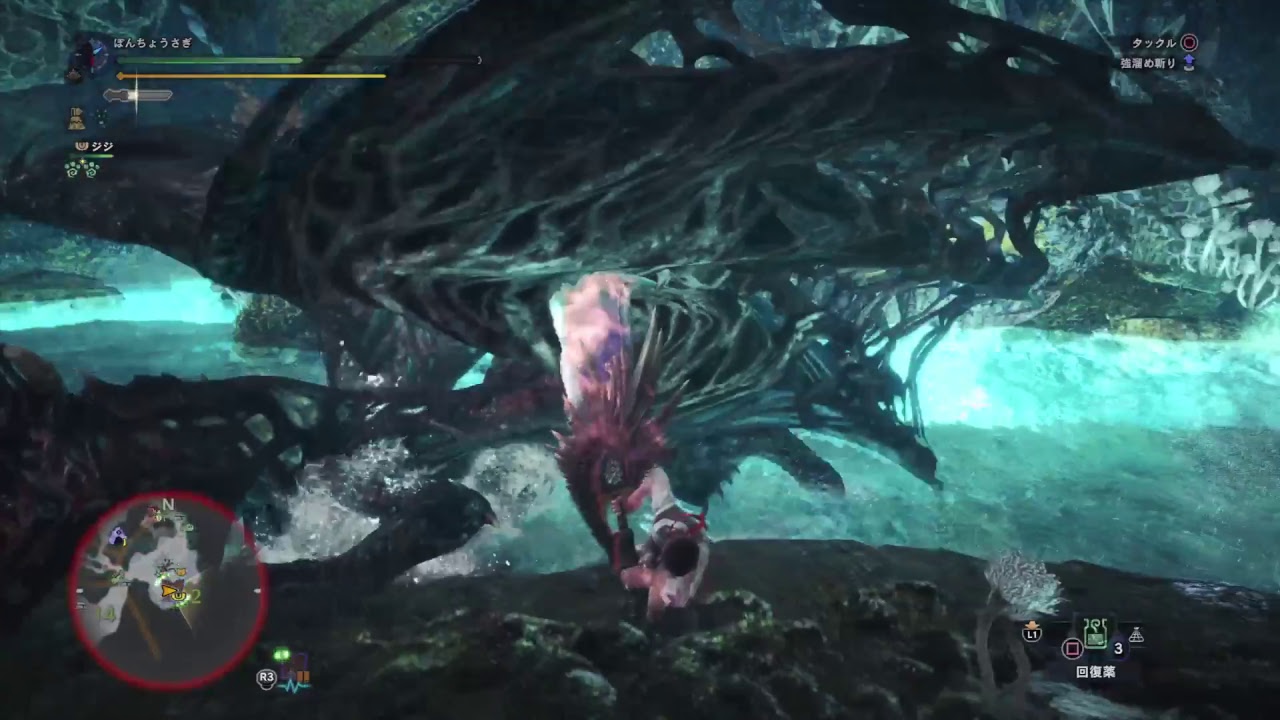Select the green 回復薬 potion item
Screen dimensions: 1280x720
pos(1096,631)
